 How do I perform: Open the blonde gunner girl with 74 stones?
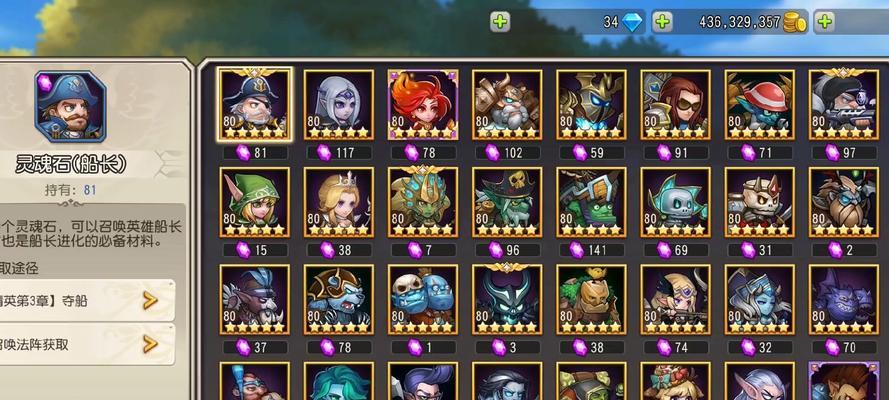[x=675, y=299]
